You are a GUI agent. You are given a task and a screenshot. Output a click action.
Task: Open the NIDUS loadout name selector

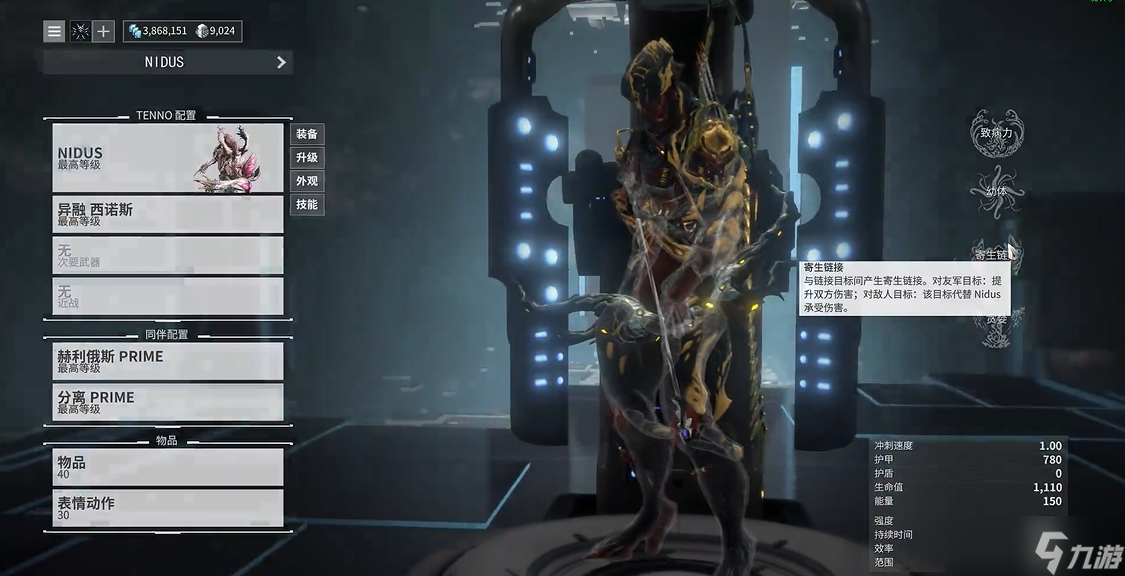pyautogui.click(x=167, y=62)
